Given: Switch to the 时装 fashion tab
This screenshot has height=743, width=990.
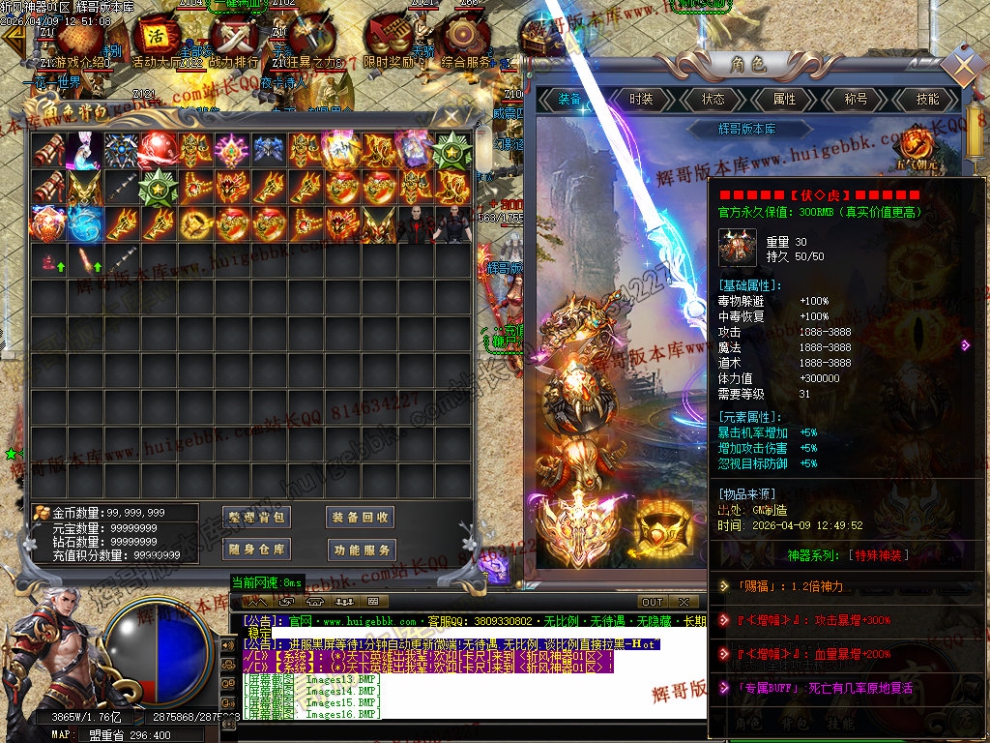Looking at the screenshot, I should point(641,99).
